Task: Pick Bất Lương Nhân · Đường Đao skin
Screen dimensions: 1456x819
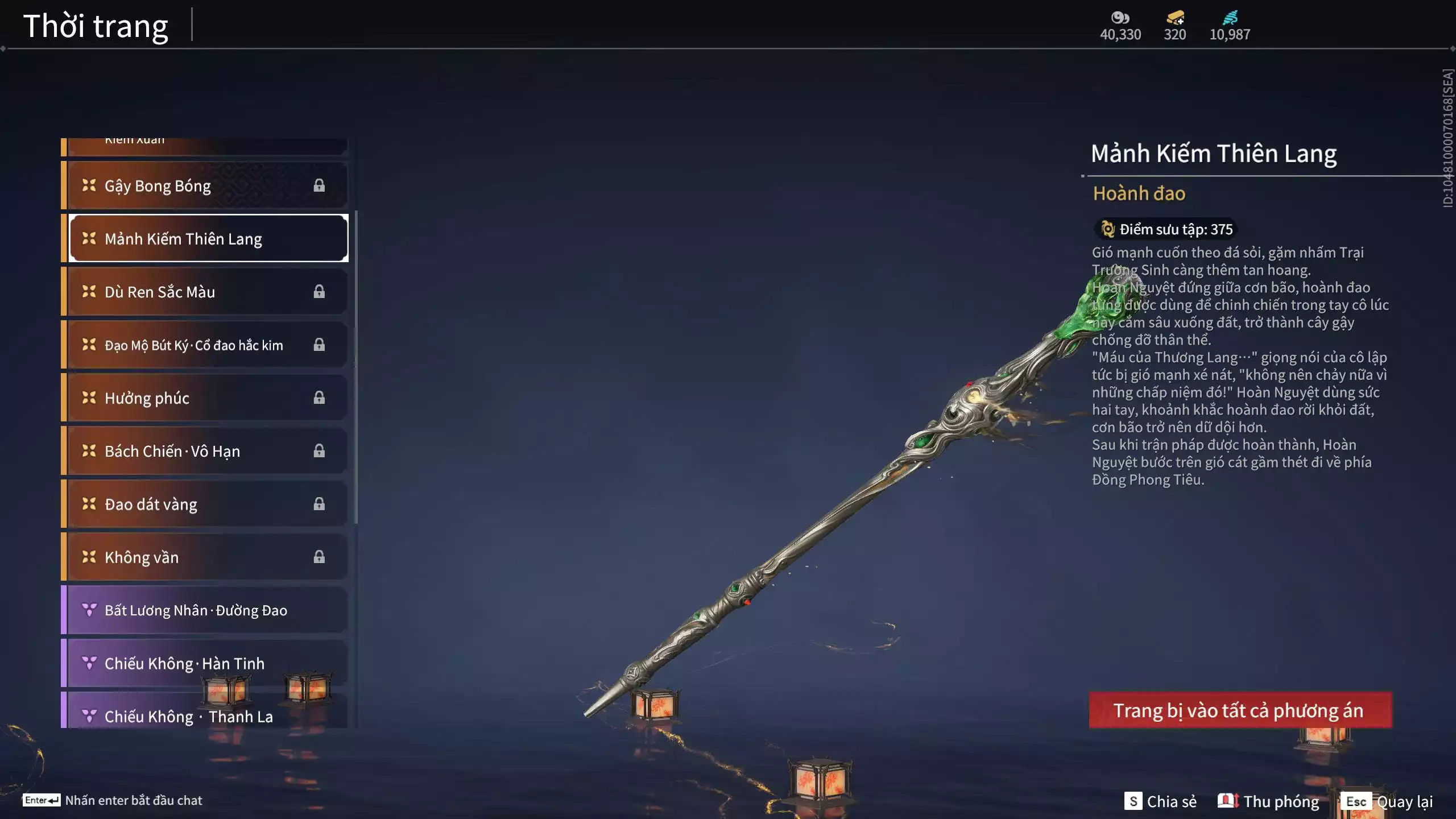Action: pyautogui.click(x=205, y=610)
